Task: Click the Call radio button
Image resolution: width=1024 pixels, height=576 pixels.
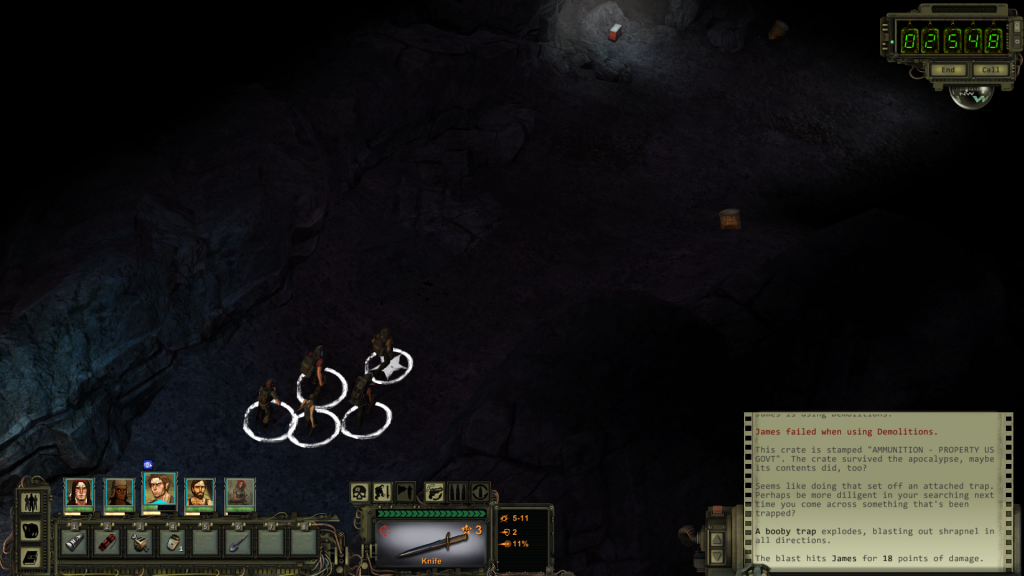Action: point(990,70)
